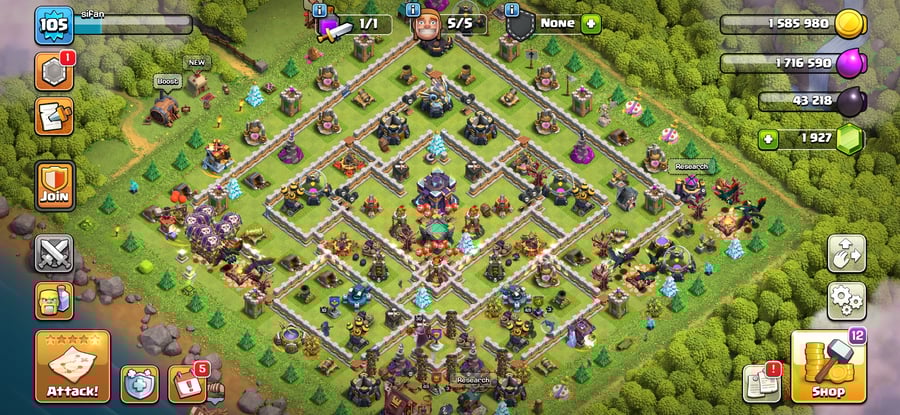This screenshot has width=900, height=415.
Task: Open the barbarian army overview icon
Action: click(x=54, y=300)
